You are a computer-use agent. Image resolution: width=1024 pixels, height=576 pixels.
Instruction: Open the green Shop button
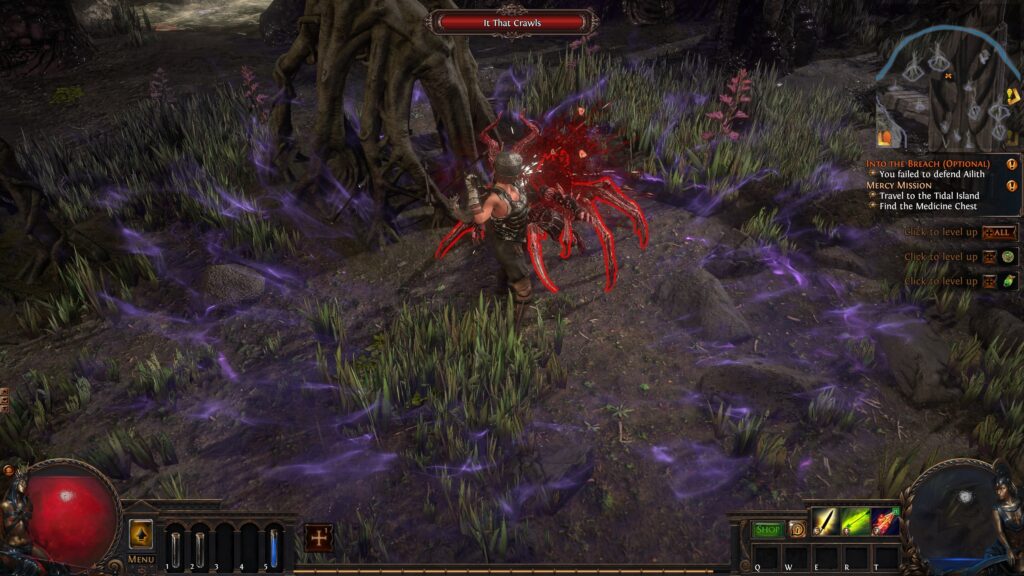click(767, 529)
